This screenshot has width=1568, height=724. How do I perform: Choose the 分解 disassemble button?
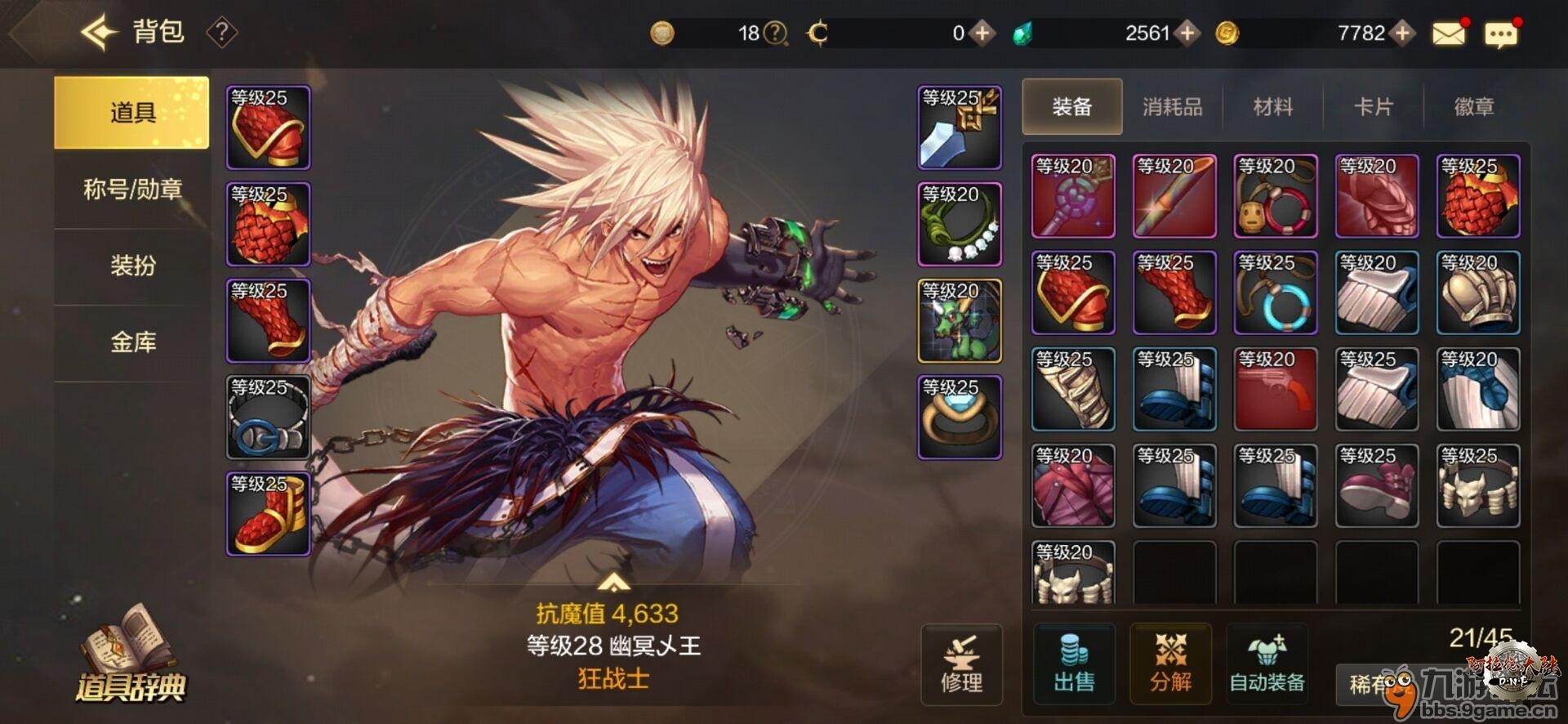coord(1170,664)
